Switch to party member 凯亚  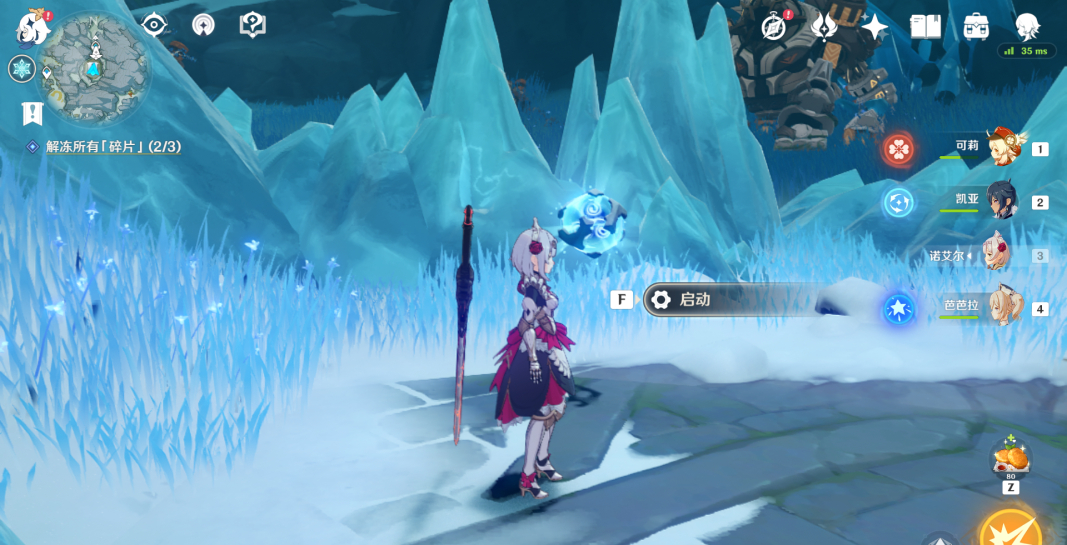(x=1000, y=201)
